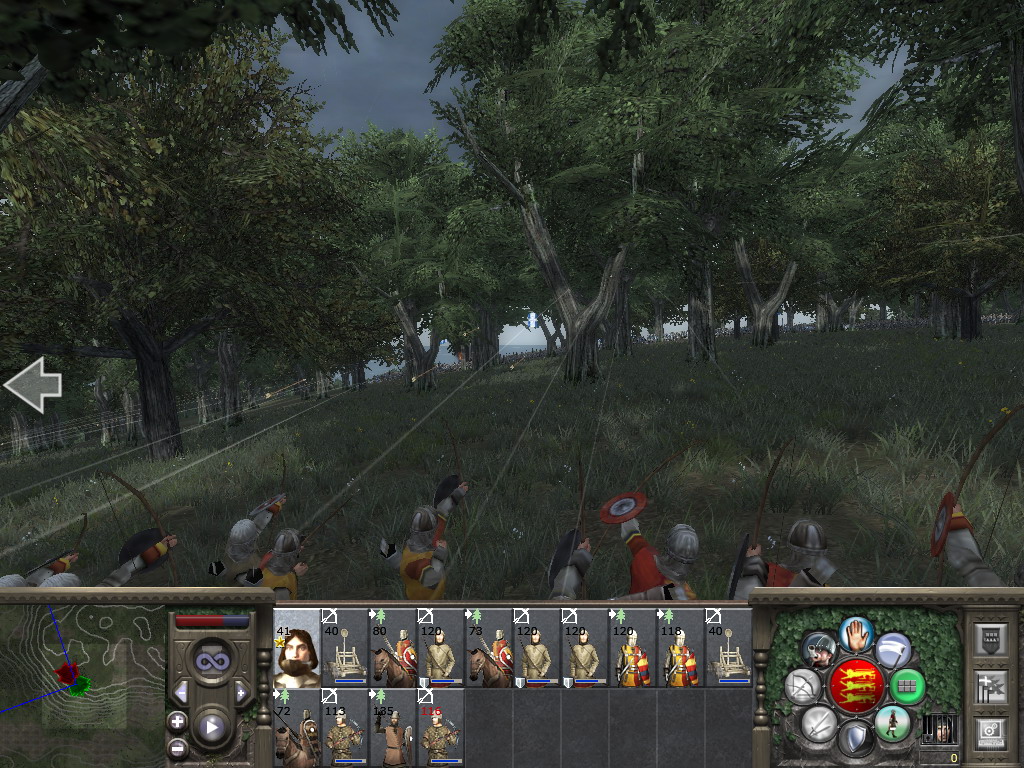
Task: Click the crossed swords melee button
Action: 818,723
